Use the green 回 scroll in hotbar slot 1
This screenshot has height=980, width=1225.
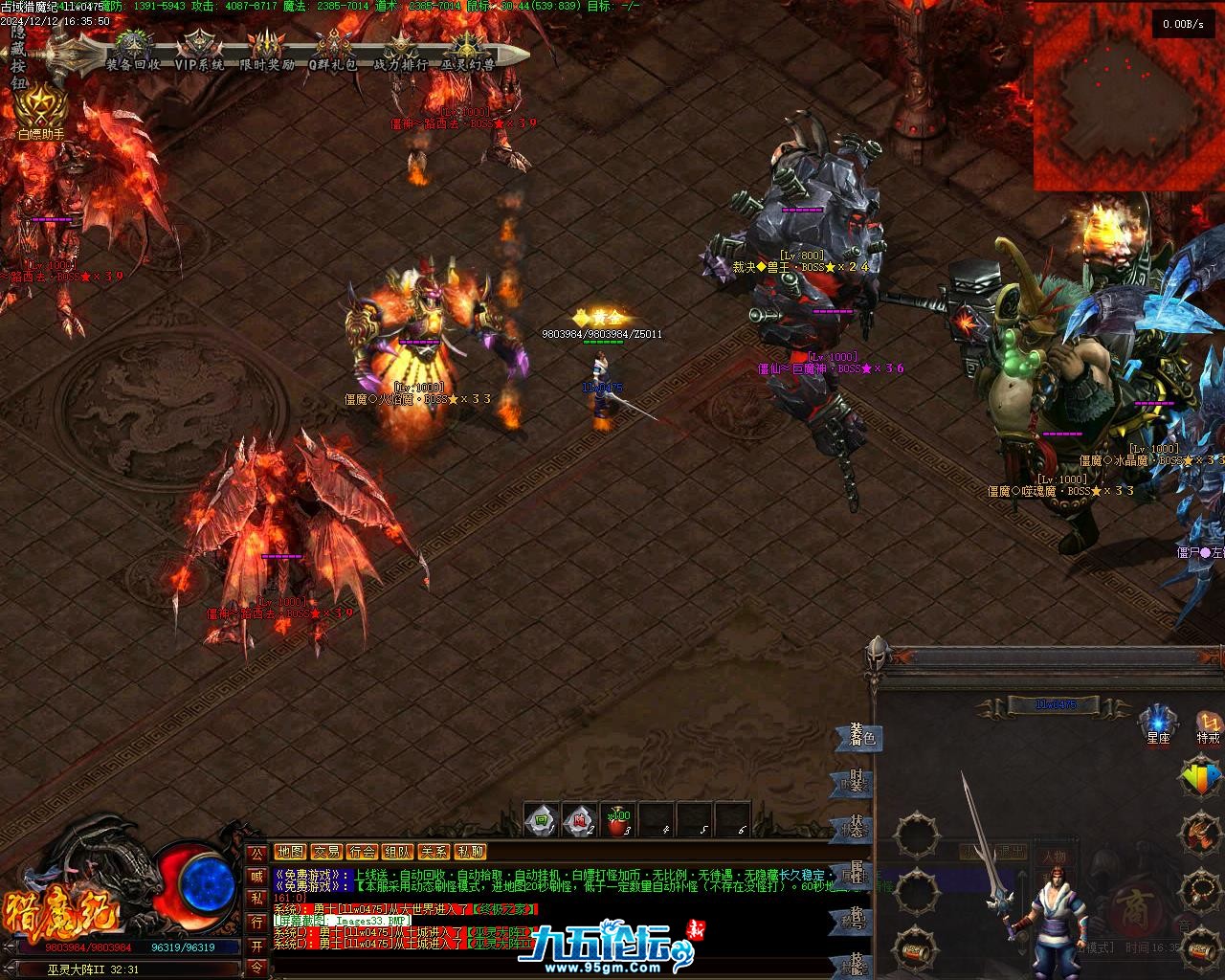542,820
